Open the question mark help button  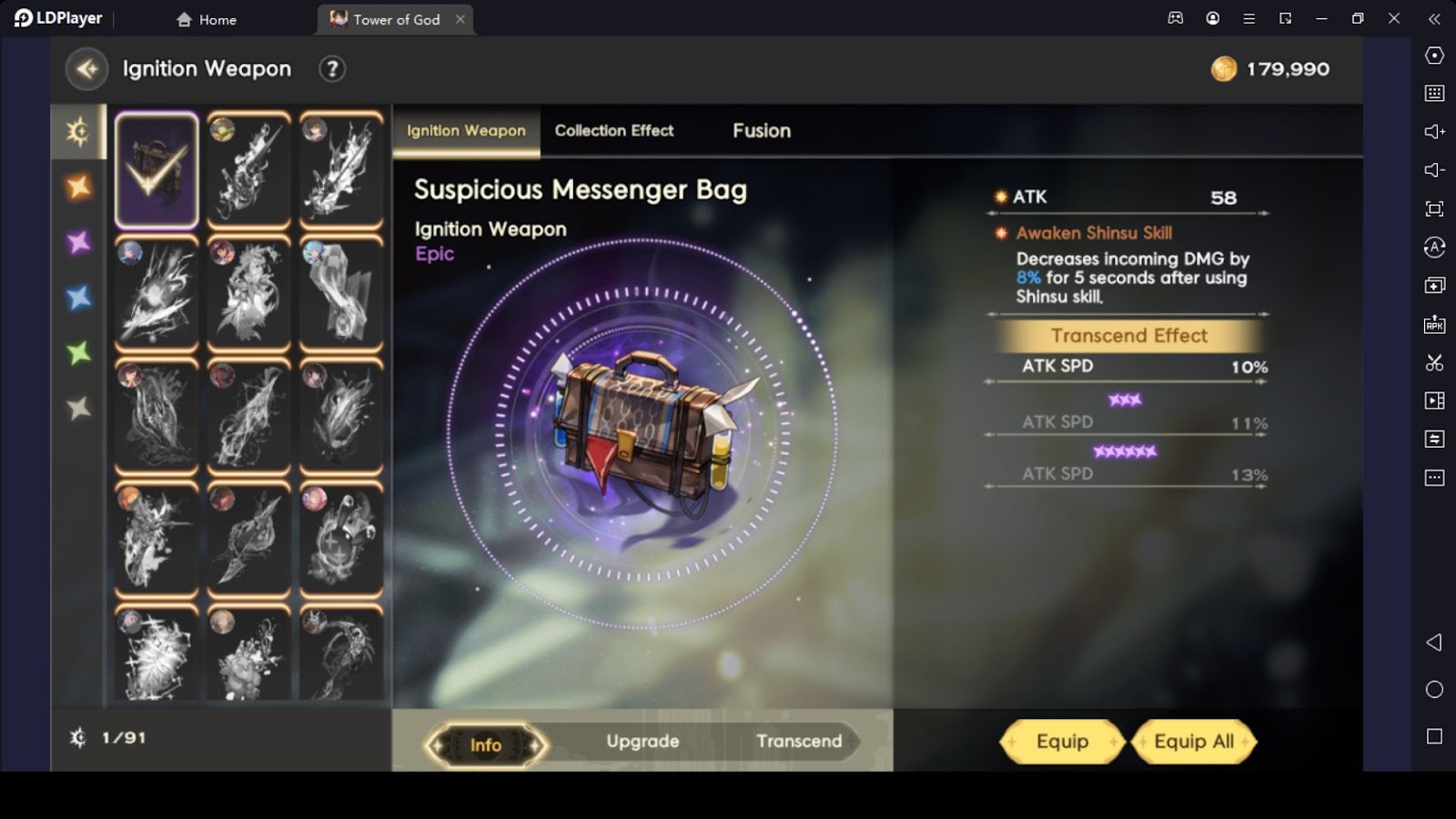[x=332, y=69]
